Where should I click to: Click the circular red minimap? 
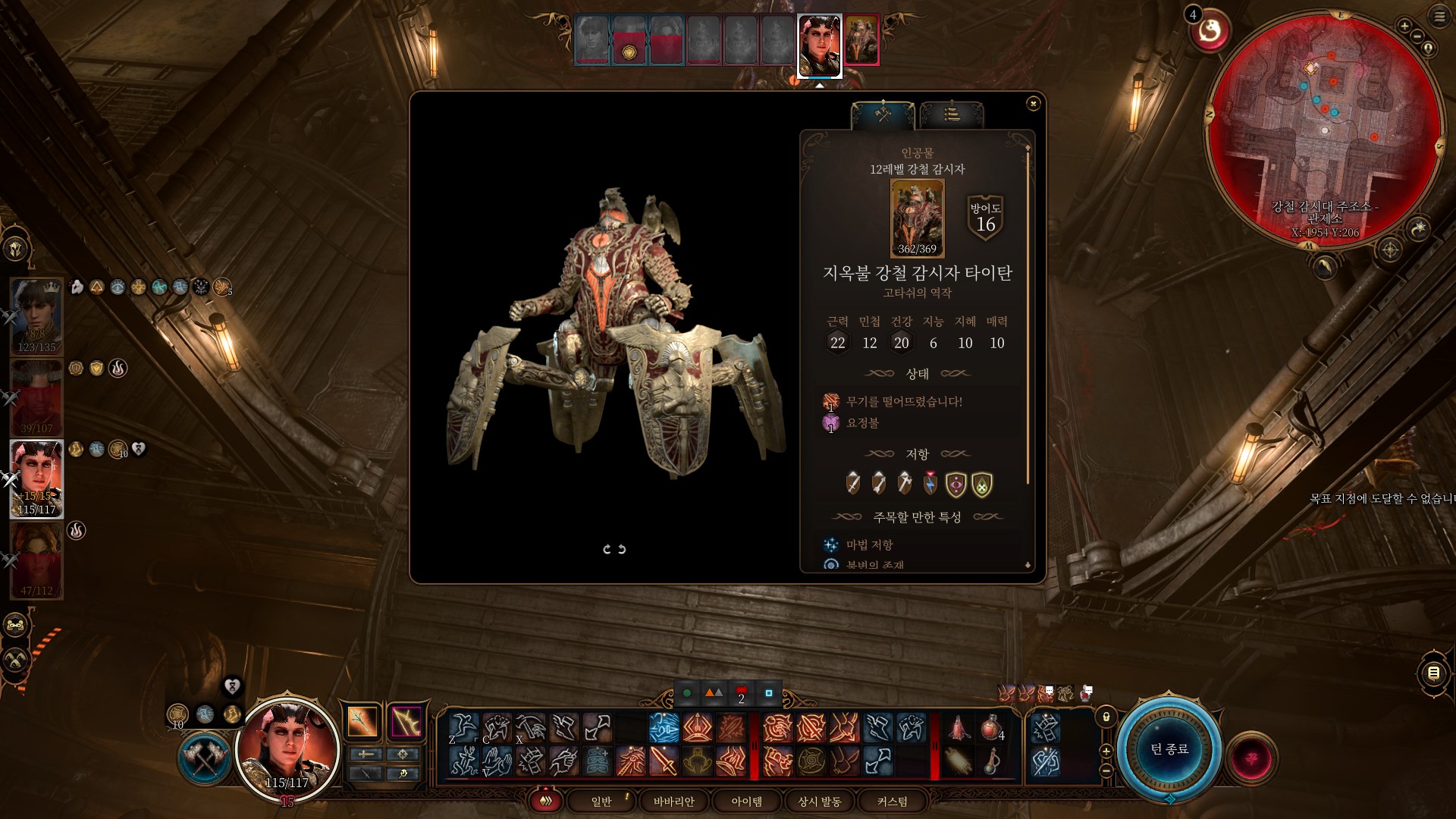pos(1323,129)
